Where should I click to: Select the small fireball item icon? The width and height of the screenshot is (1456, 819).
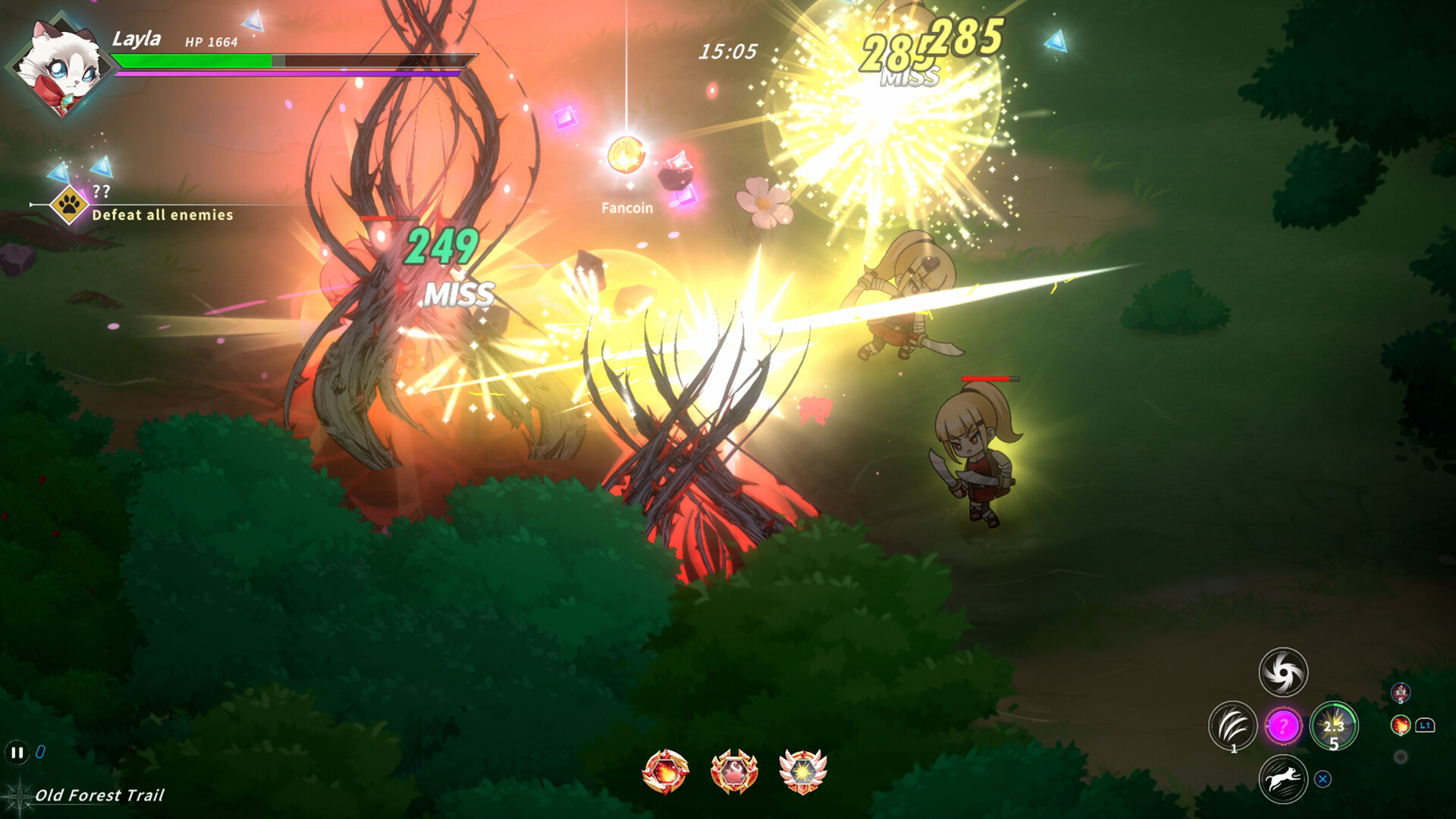tap(1400, 725)
